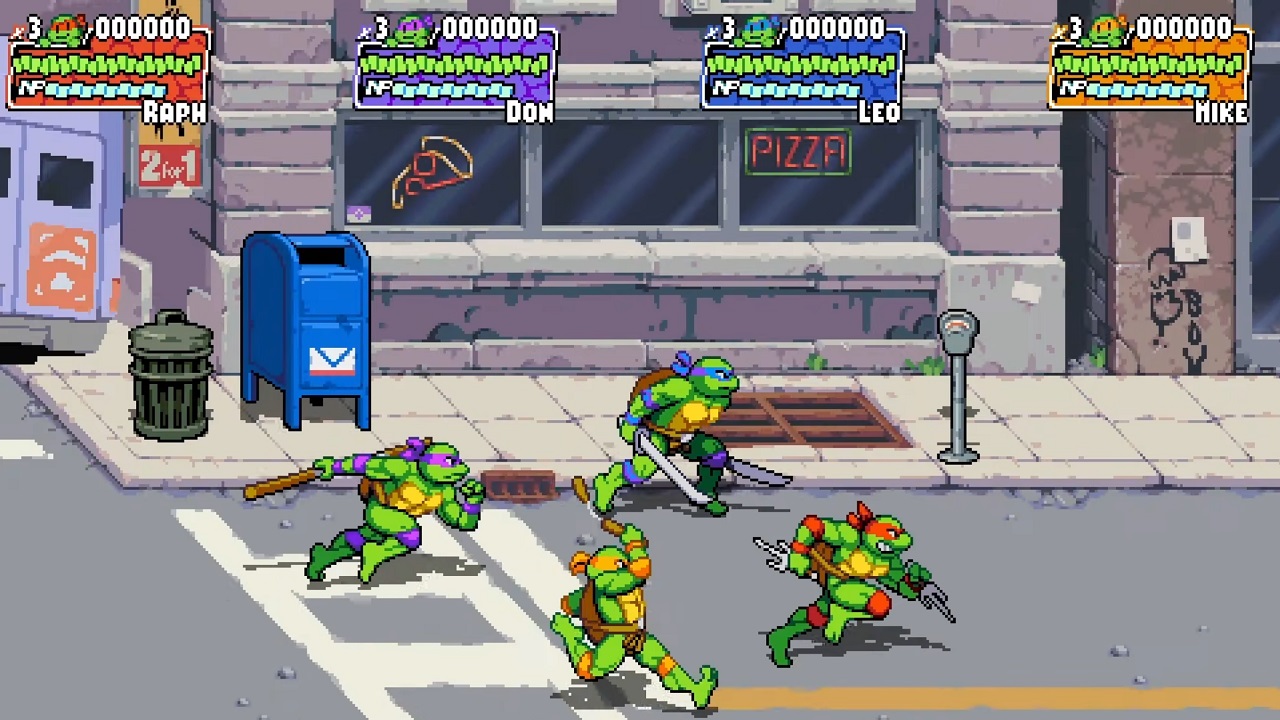Select Mike's turtle portrait icon
This screenshot has height=720, width=1280.
[x=1108, y=31]
